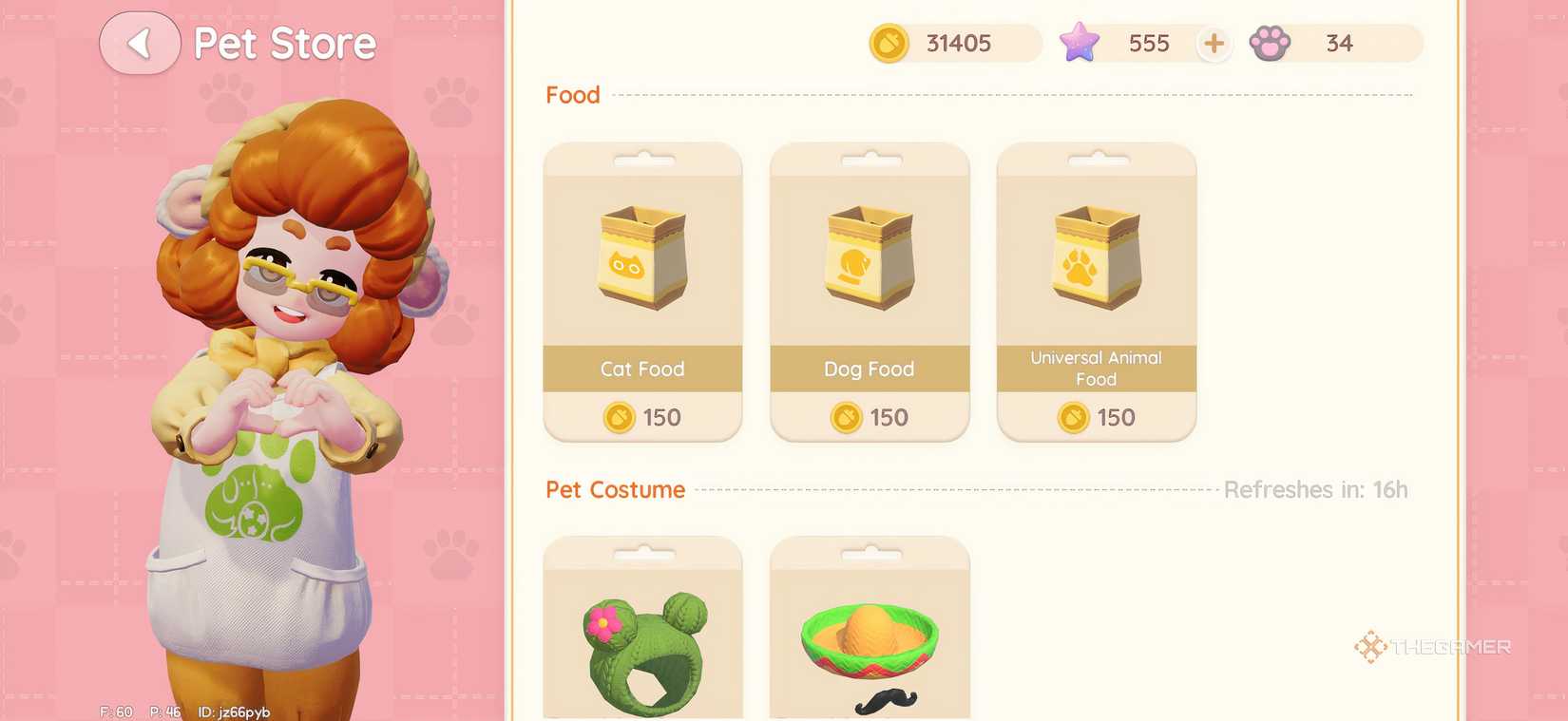
Task: Click the coin icon on Dog Food price
Action: tap(845, 417)
